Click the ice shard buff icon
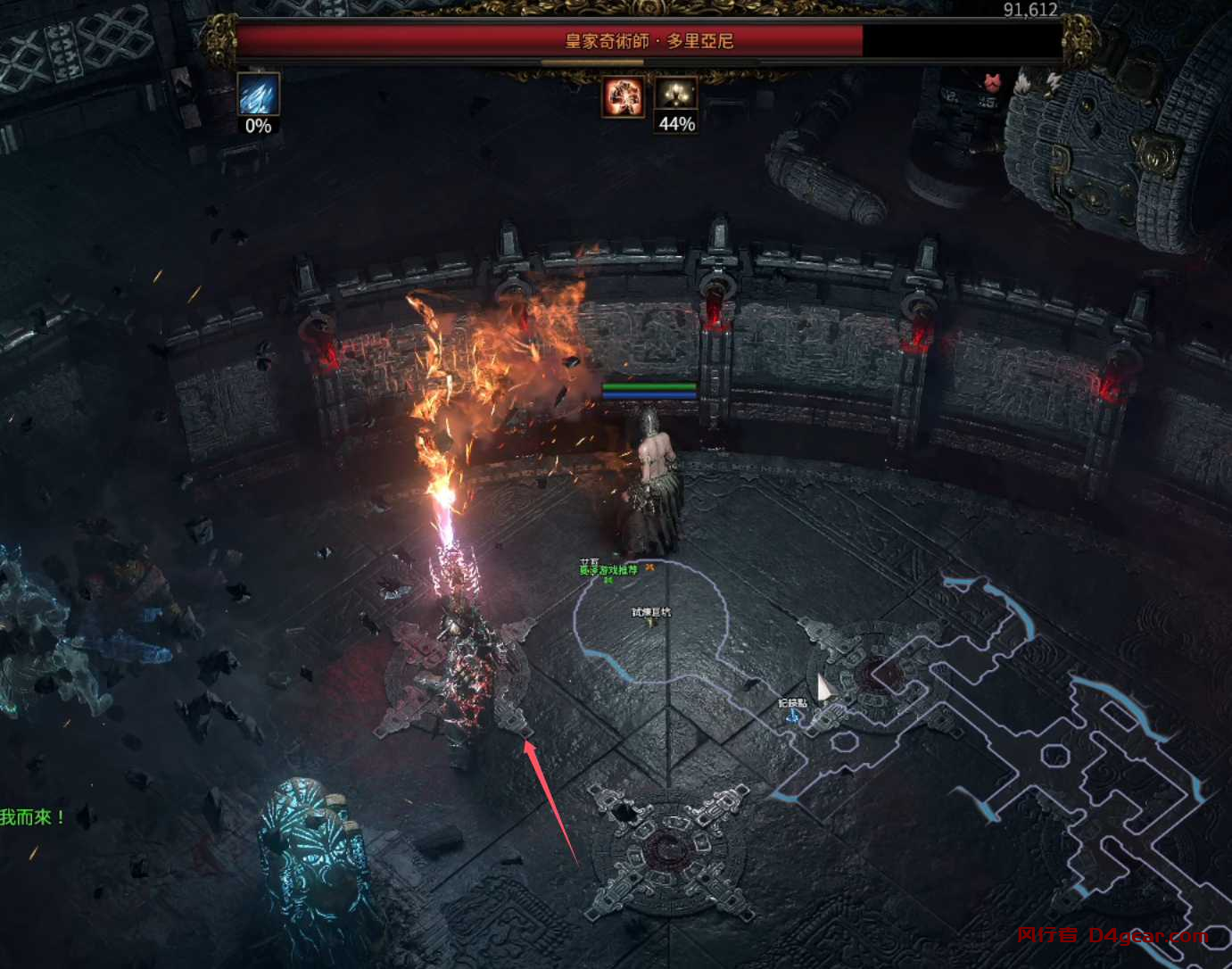Screen dimensions: 1232x969 click(259, 94)
